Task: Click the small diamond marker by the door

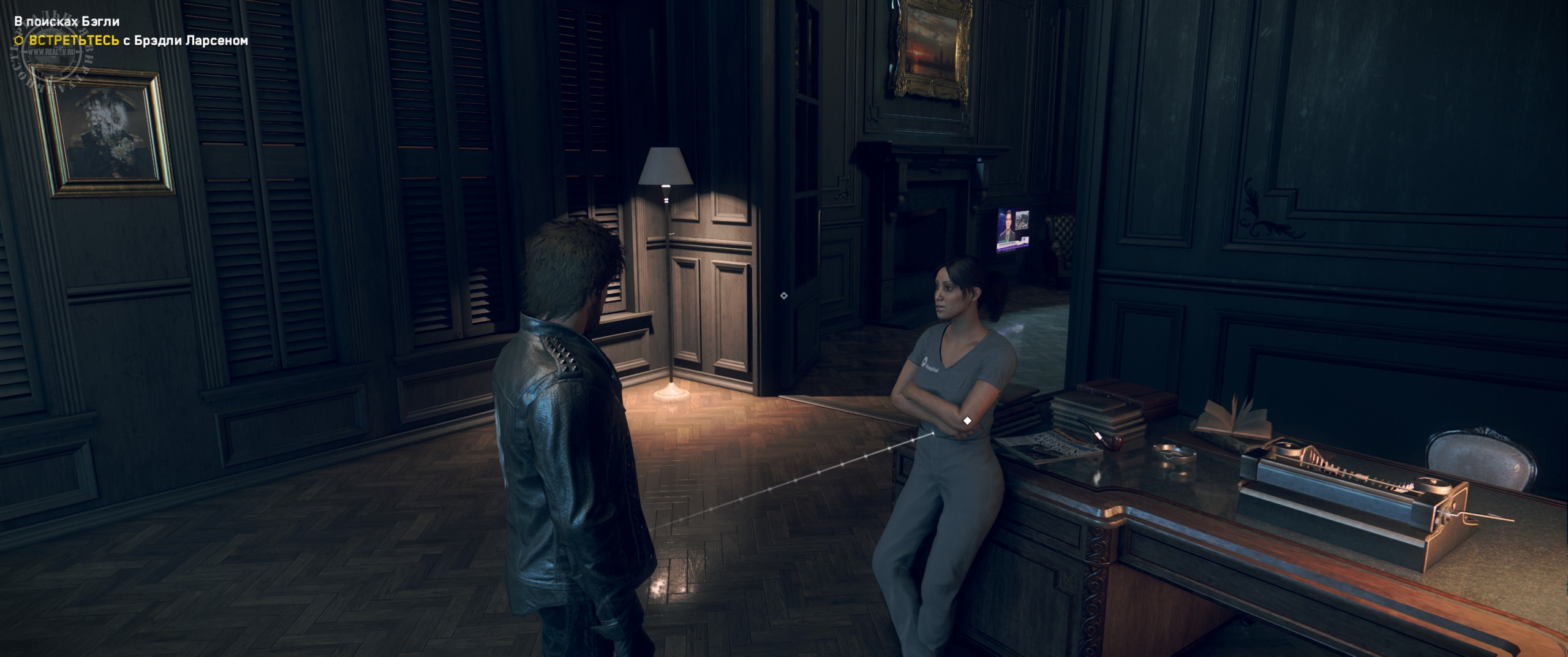Action: click(783, 295)
